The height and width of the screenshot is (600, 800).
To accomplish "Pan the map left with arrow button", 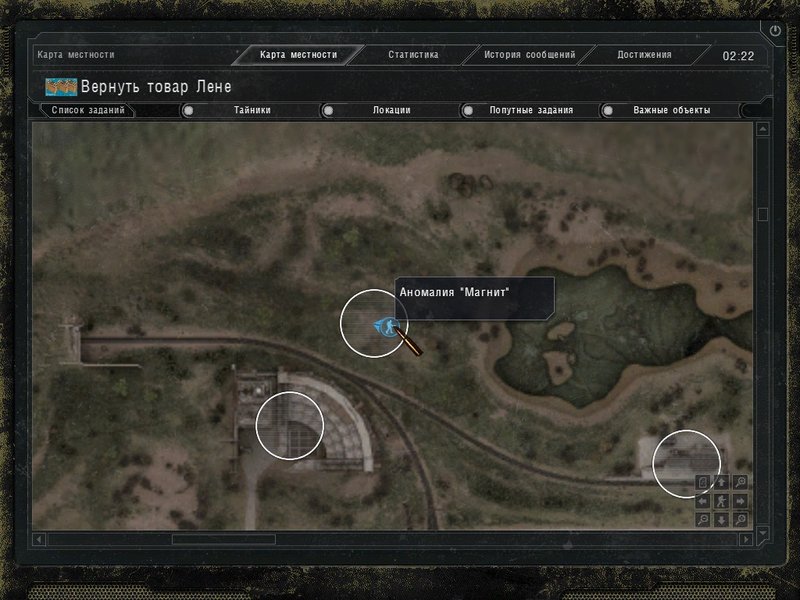I will click(x=703, y=501).
